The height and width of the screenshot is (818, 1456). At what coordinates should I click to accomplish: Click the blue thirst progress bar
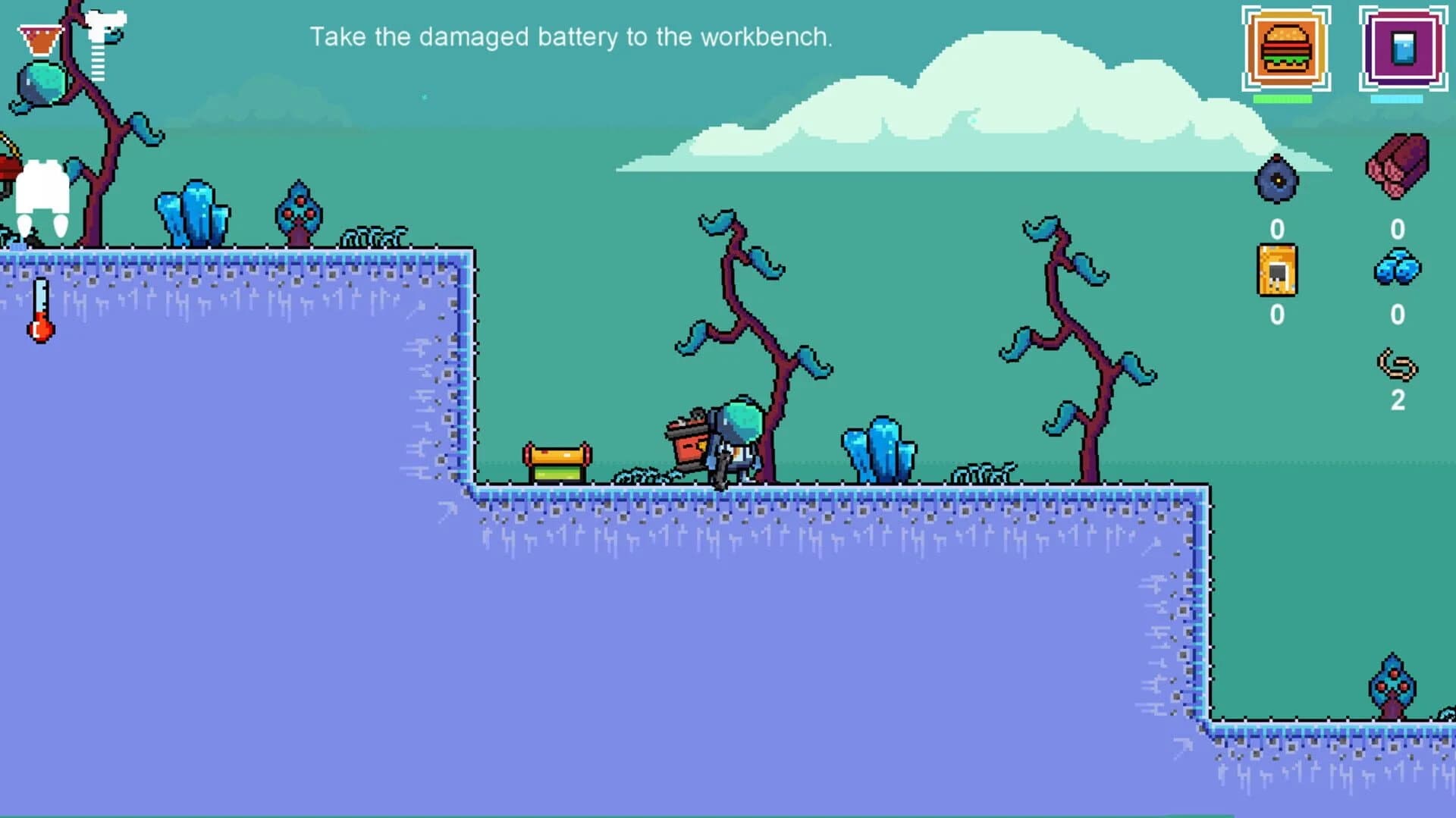tap(1394, 97)
